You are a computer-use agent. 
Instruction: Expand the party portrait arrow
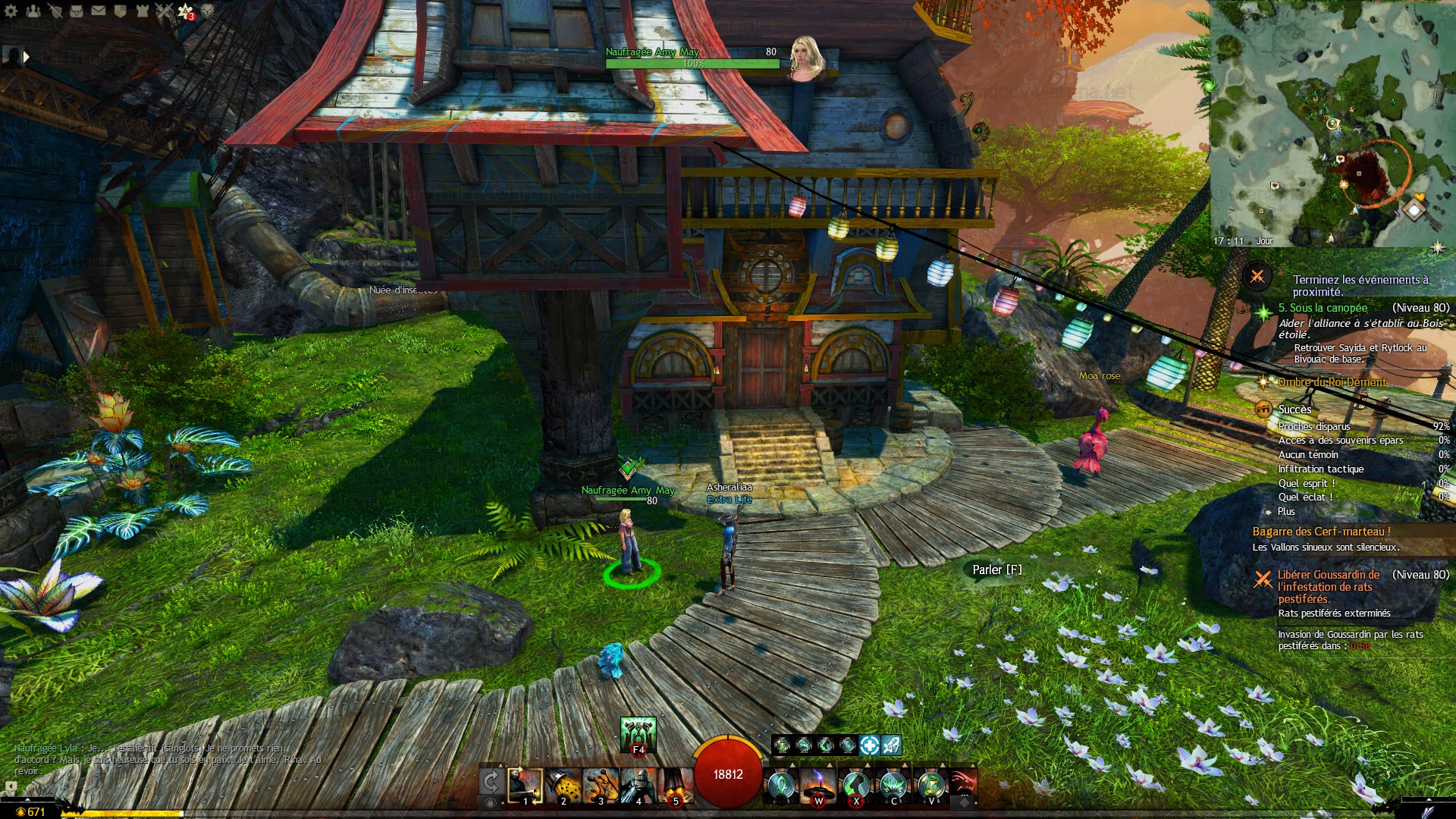(26, 57)
